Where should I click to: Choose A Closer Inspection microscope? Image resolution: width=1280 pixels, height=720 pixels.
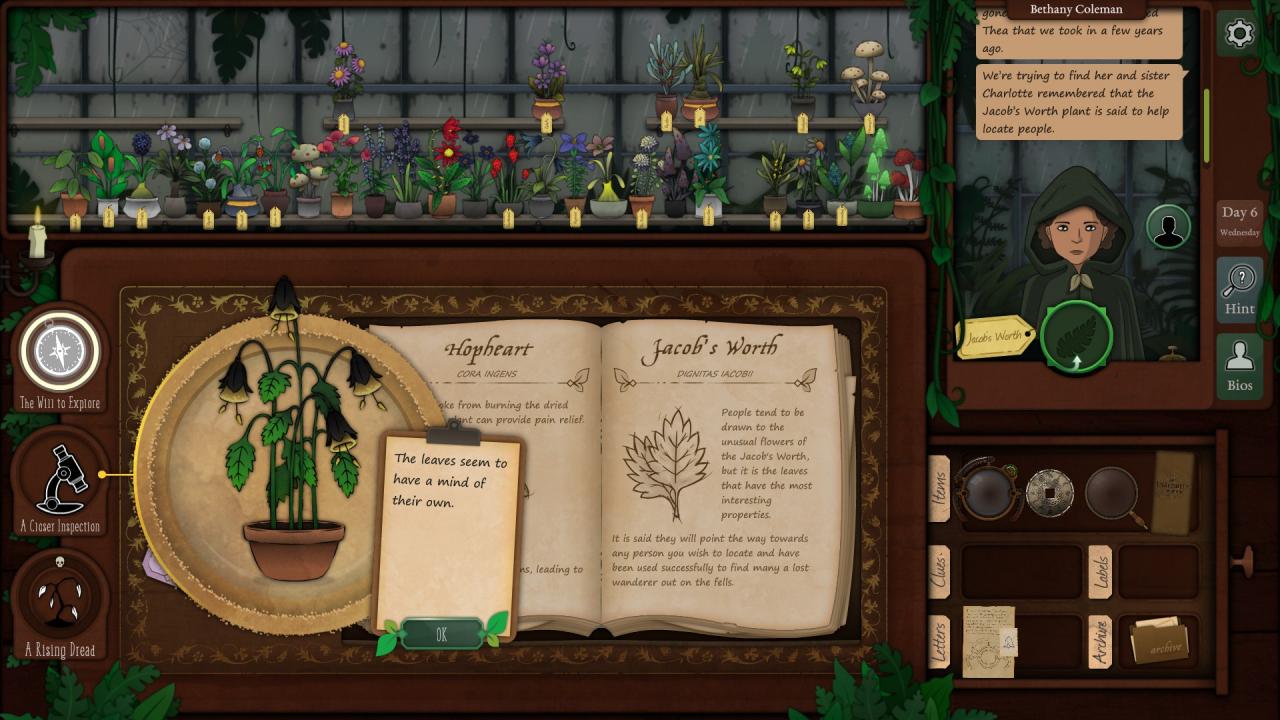(60, 482)
